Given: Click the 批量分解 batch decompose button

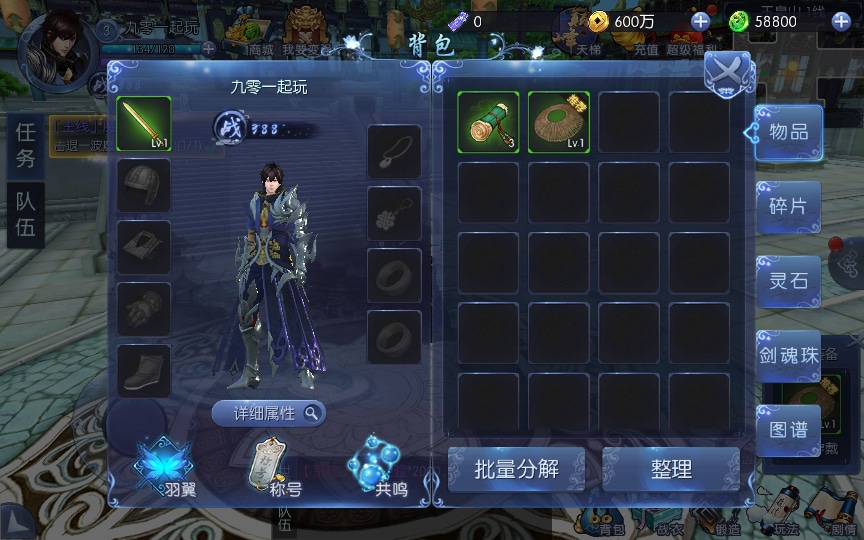Looking at the screenshot, I should point(516,468).
